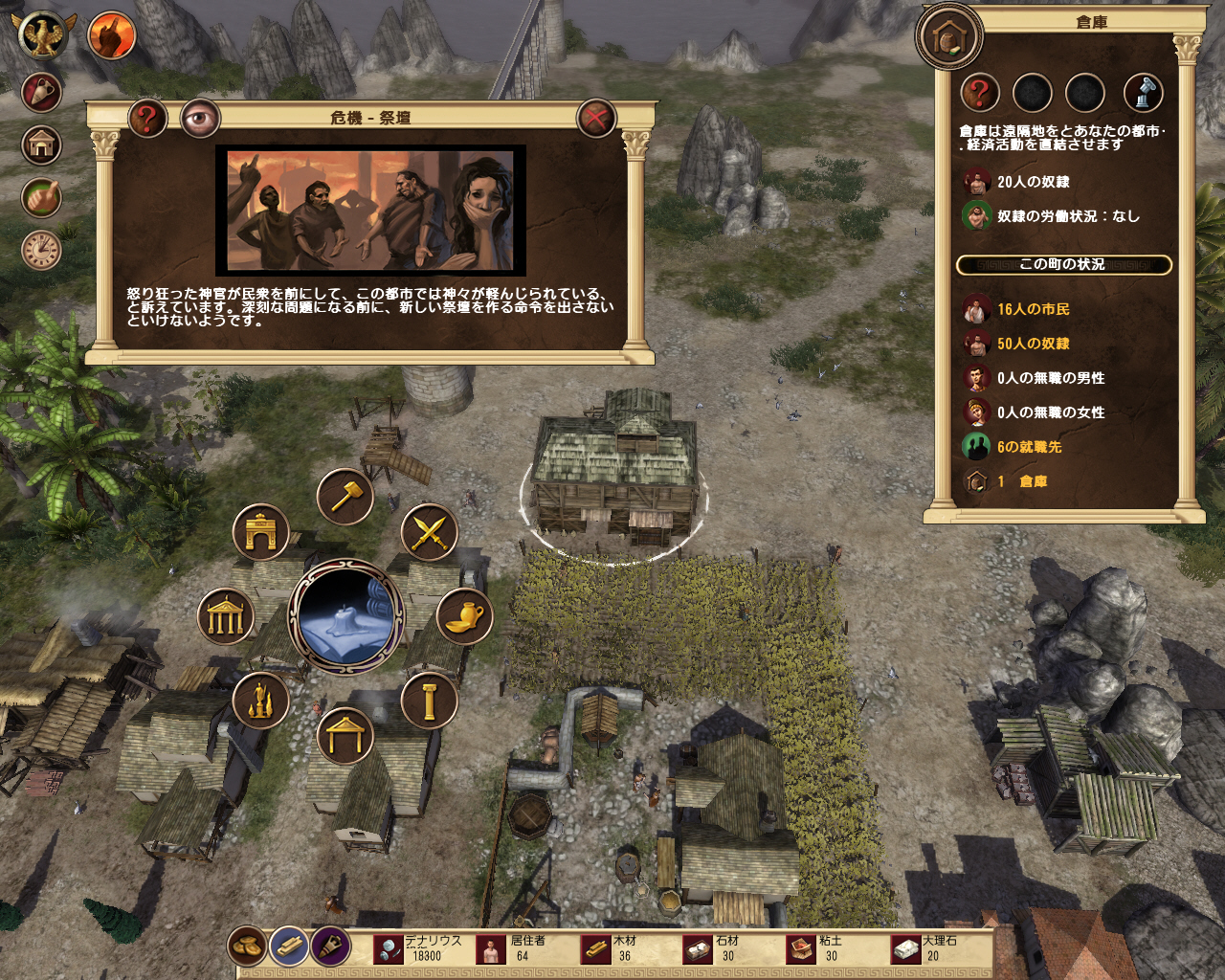
Task: Select the statue icon in the warehouse panel
Action: pyautogui.click(x=1143, y=94)
